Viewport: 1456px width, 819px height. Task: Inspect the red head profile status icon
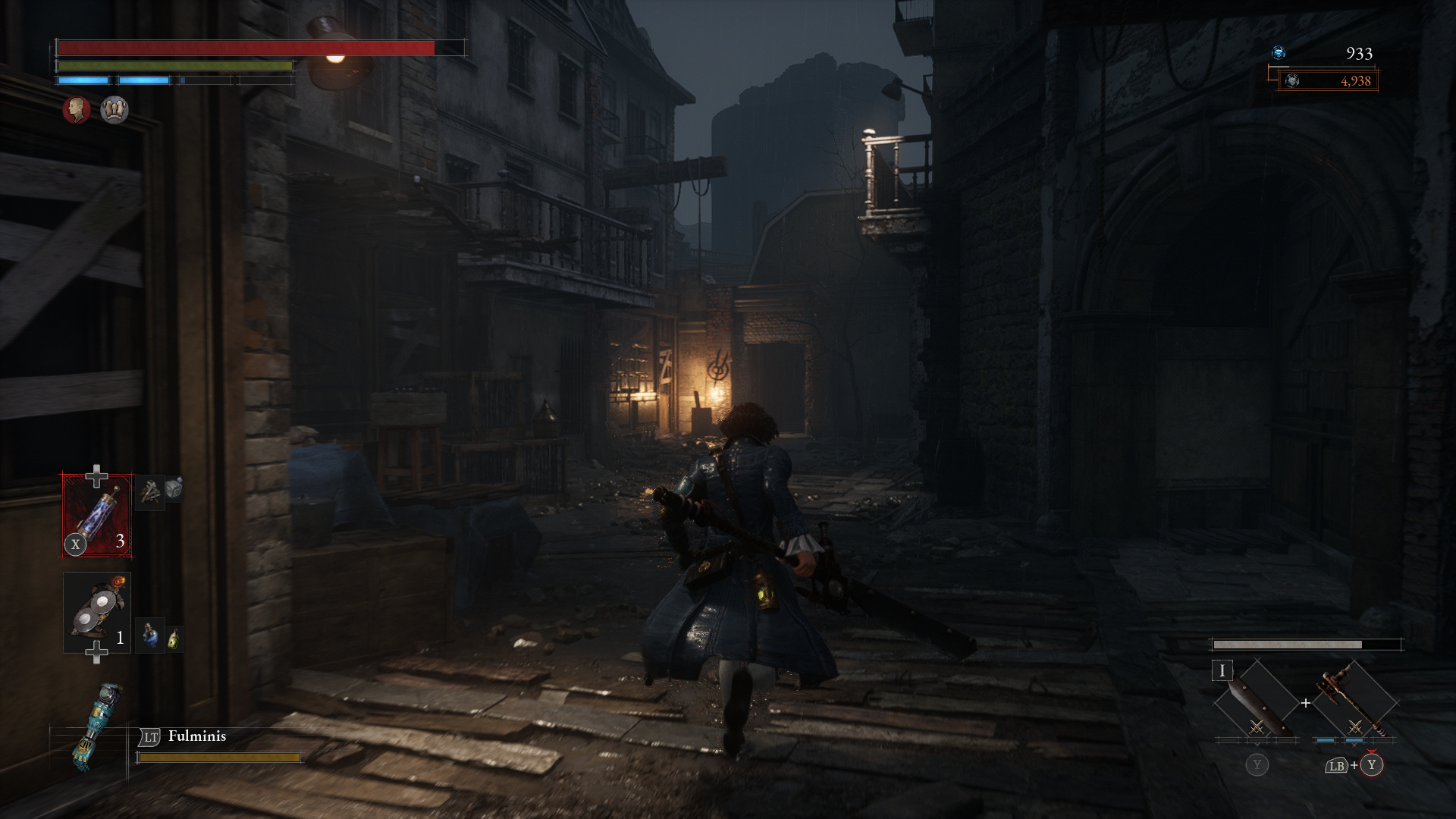77,110
